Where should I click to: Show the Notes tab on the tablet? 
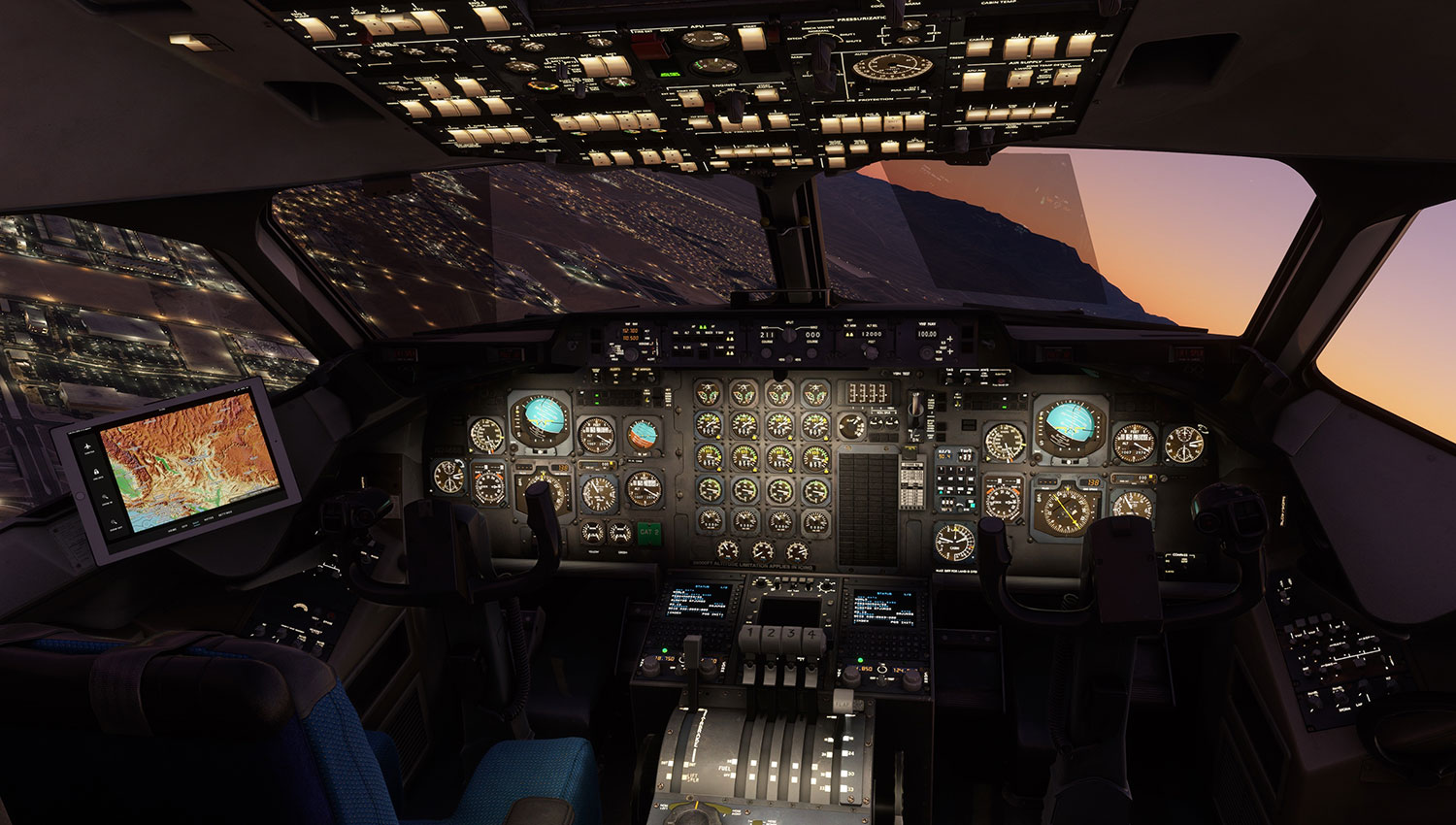click(x=210, y=517)
